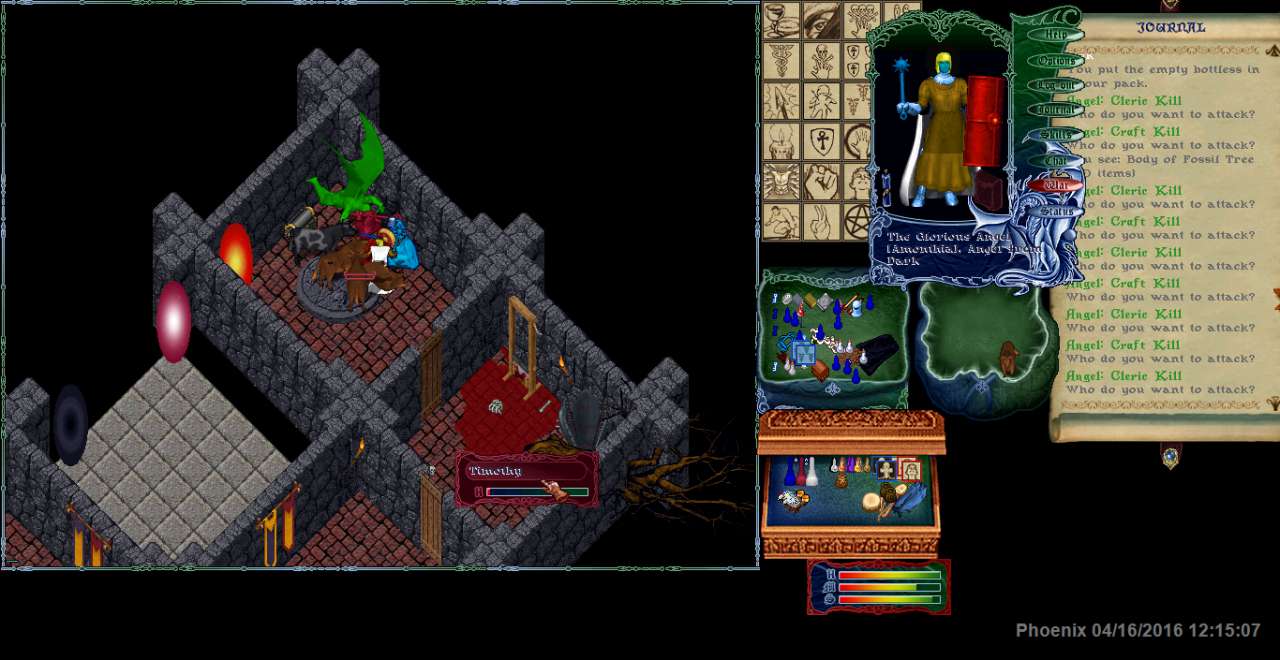1280x660 pixels.
Task: Use the clenched fist ability icon
Action: (821, 181)
